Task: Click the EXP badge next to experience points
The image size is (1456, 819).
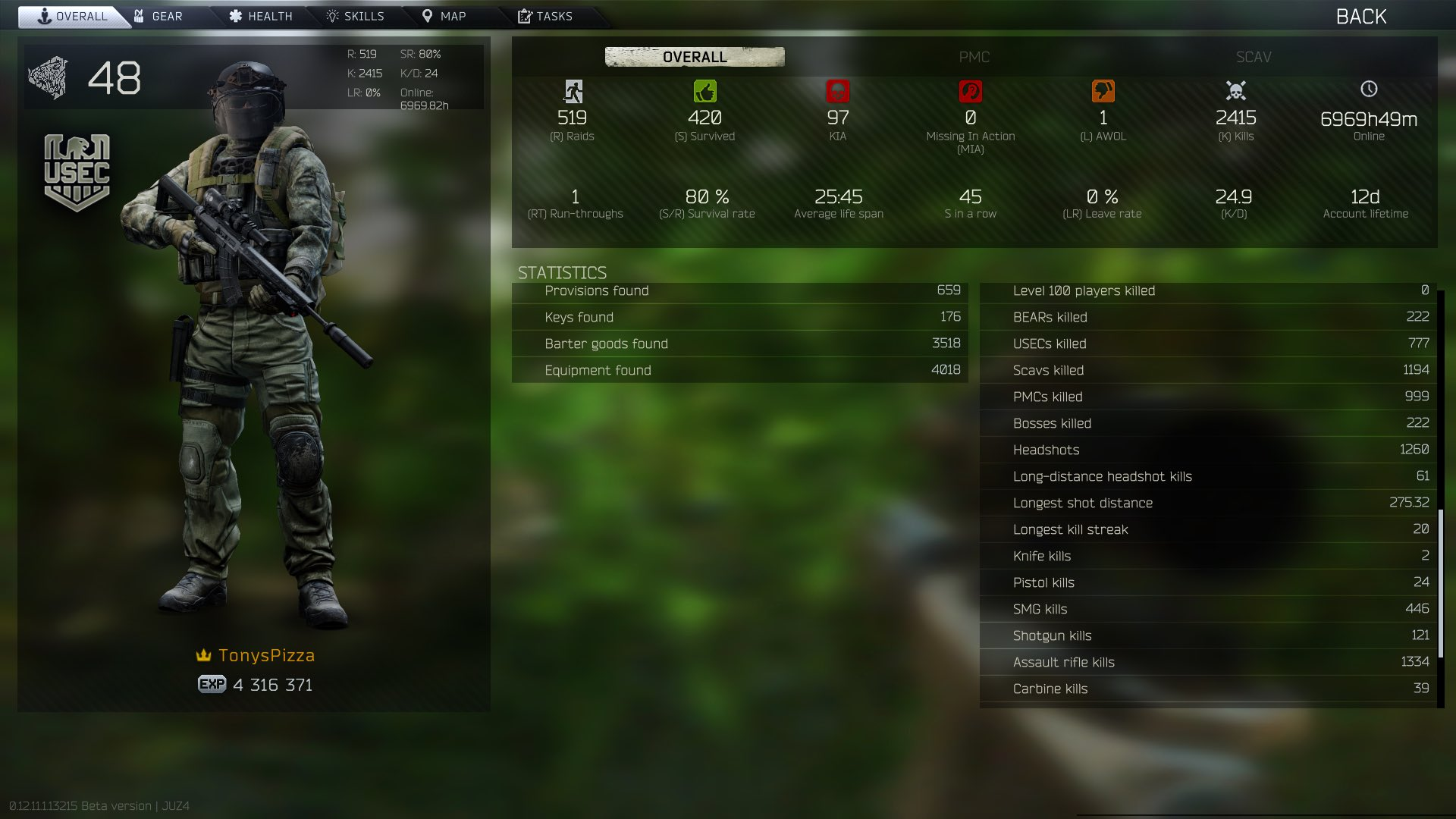Action: click(x=211, y=685)
